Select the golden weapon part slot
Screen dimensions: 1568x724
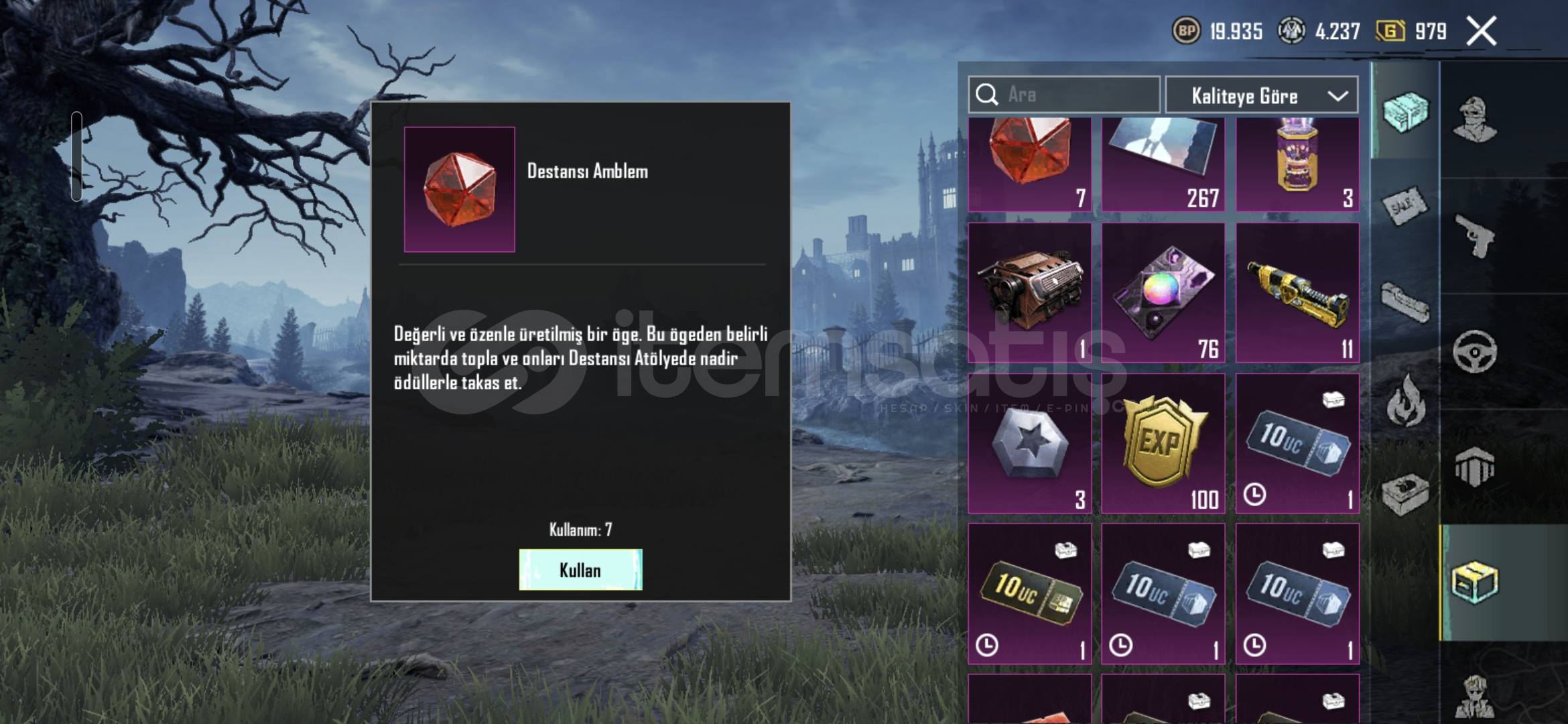pos(1297,293)
